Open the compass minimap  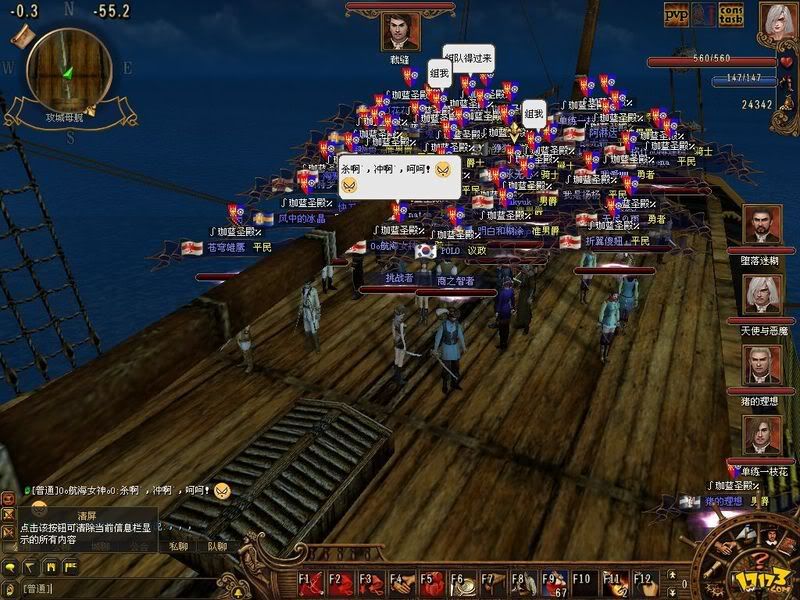pyautogui.click(x=68, y=70)
